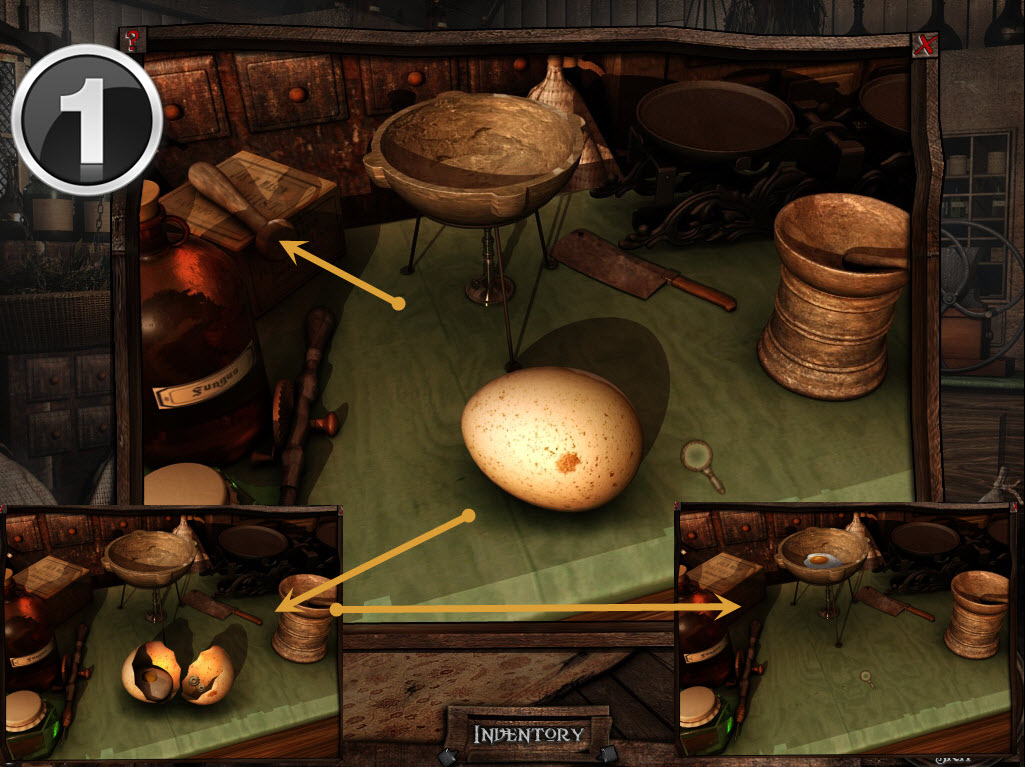
Task: Open the Inventory panel
Action: (x=528, y=733)
